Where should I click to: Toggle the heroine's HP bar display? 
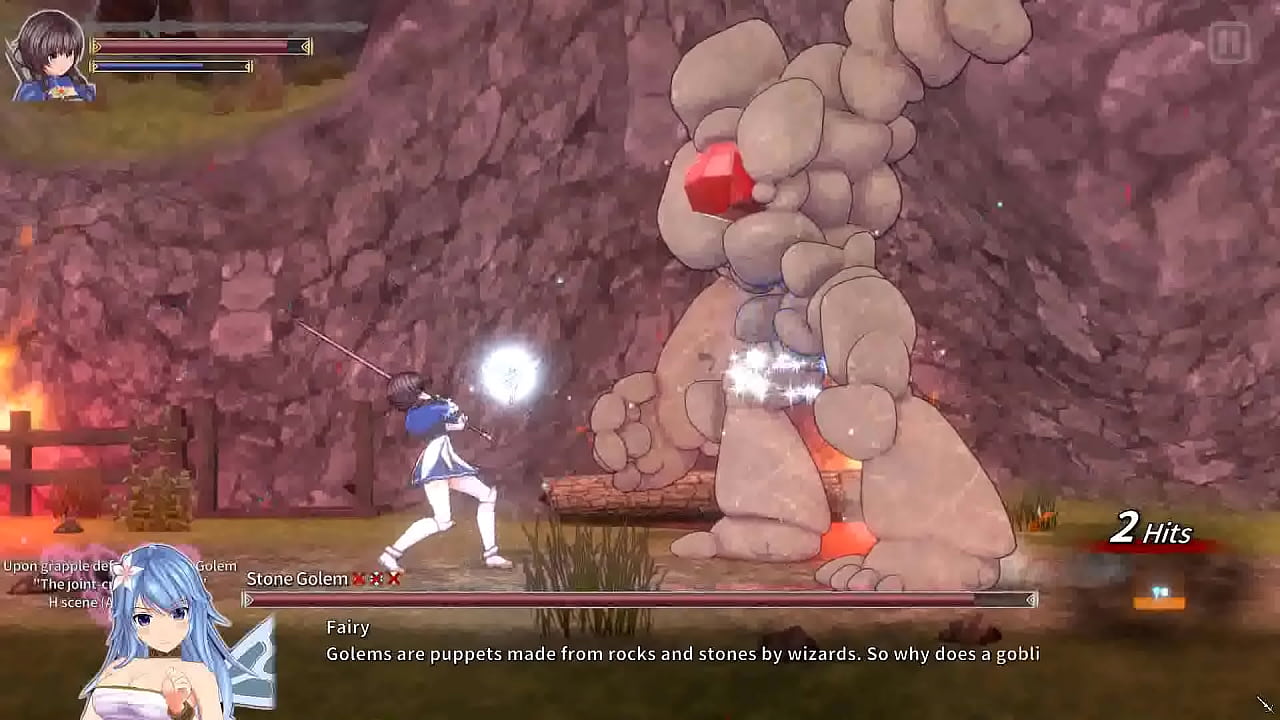point(200,44)
